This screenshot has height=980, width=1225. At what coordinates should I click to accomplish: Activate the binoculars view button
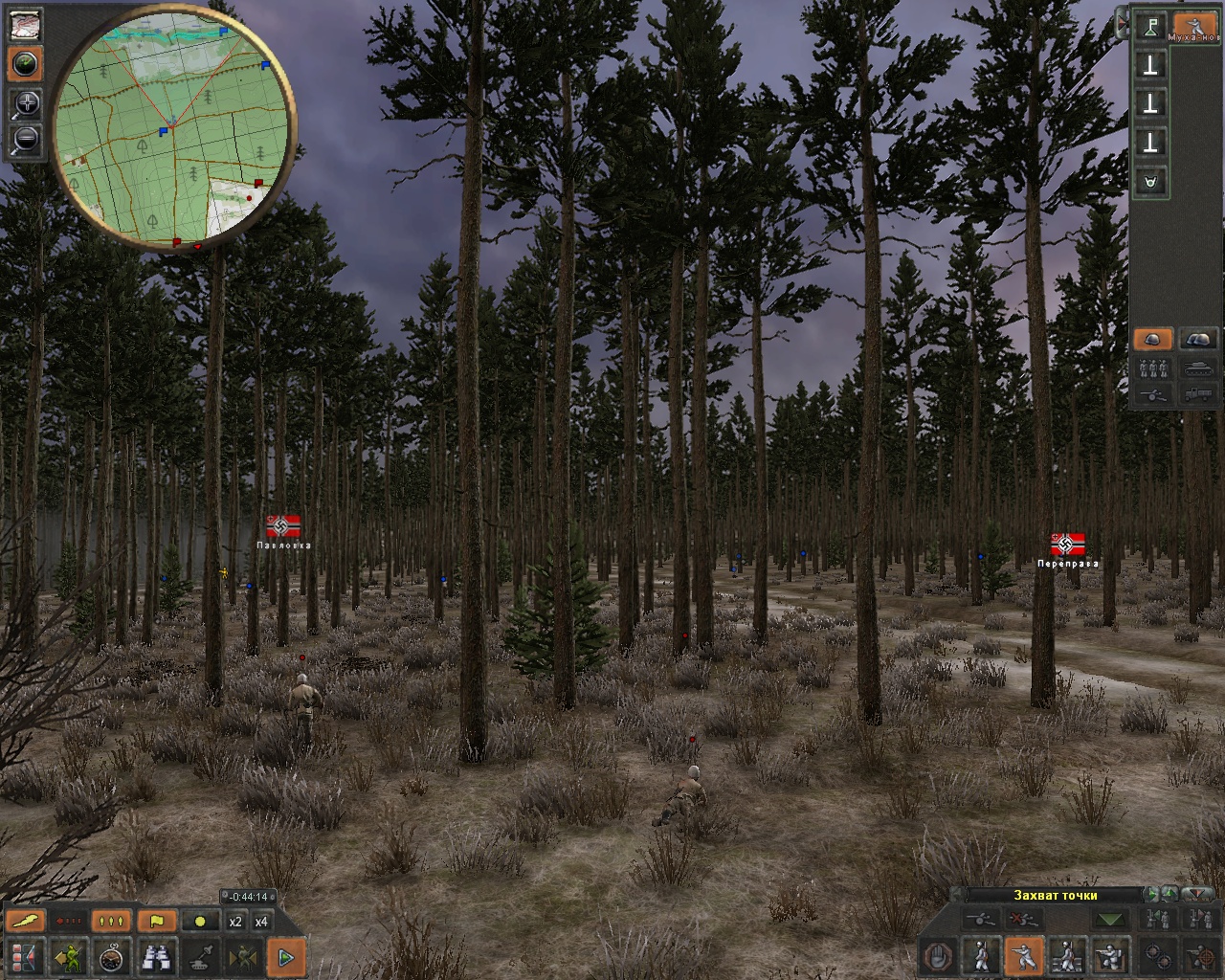tap(157, 955)
